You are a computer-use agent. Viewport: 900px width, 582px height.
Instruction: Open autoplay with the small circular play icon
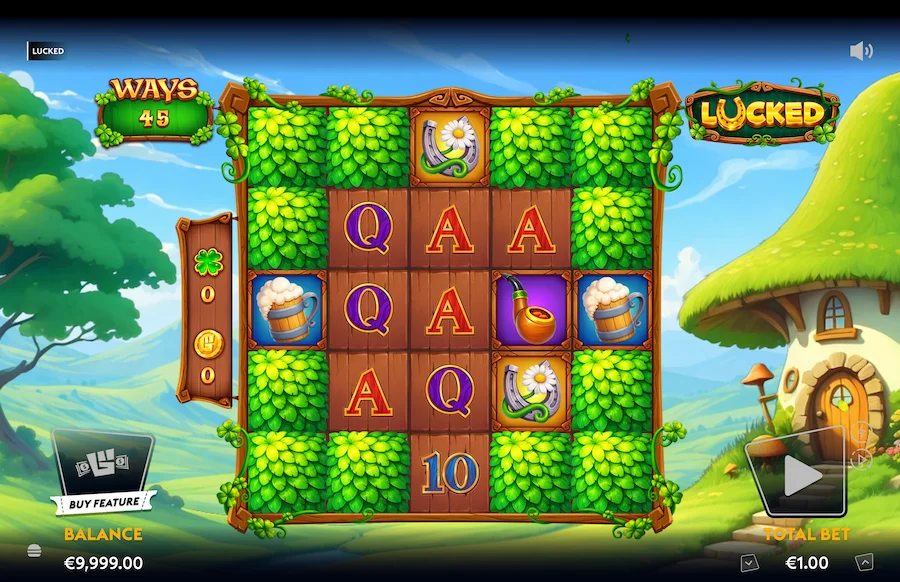point(863,460)
